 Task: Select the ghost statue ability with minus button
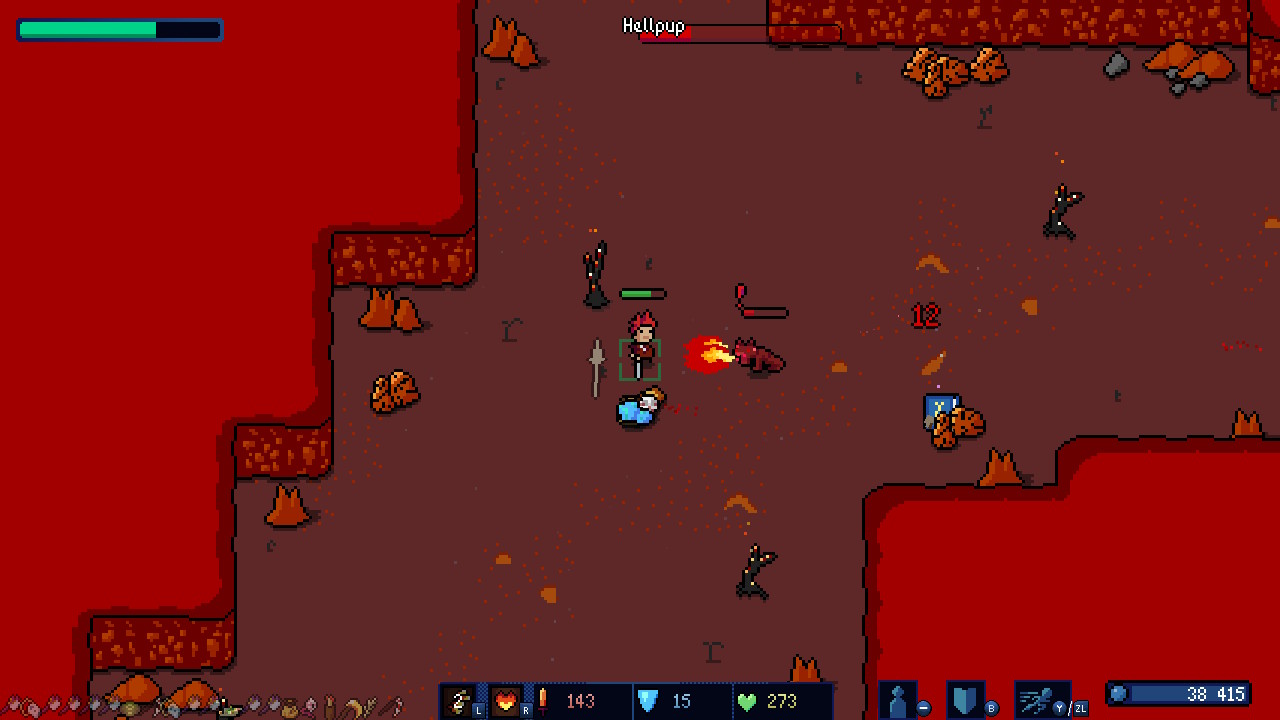897,696
